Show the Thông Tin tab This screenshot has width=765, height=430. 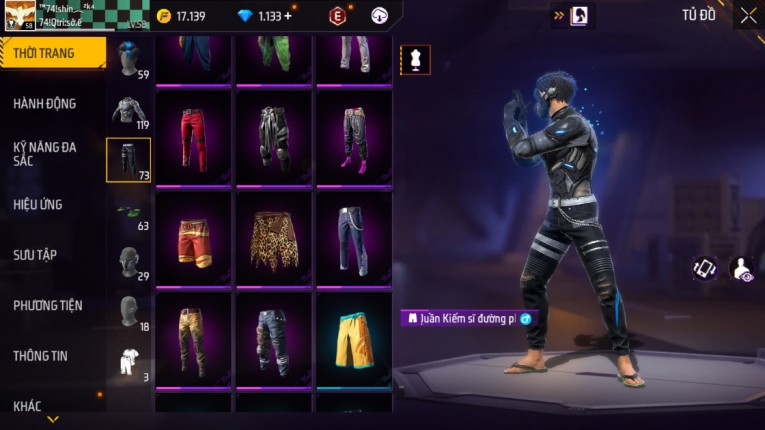point(41,356)
